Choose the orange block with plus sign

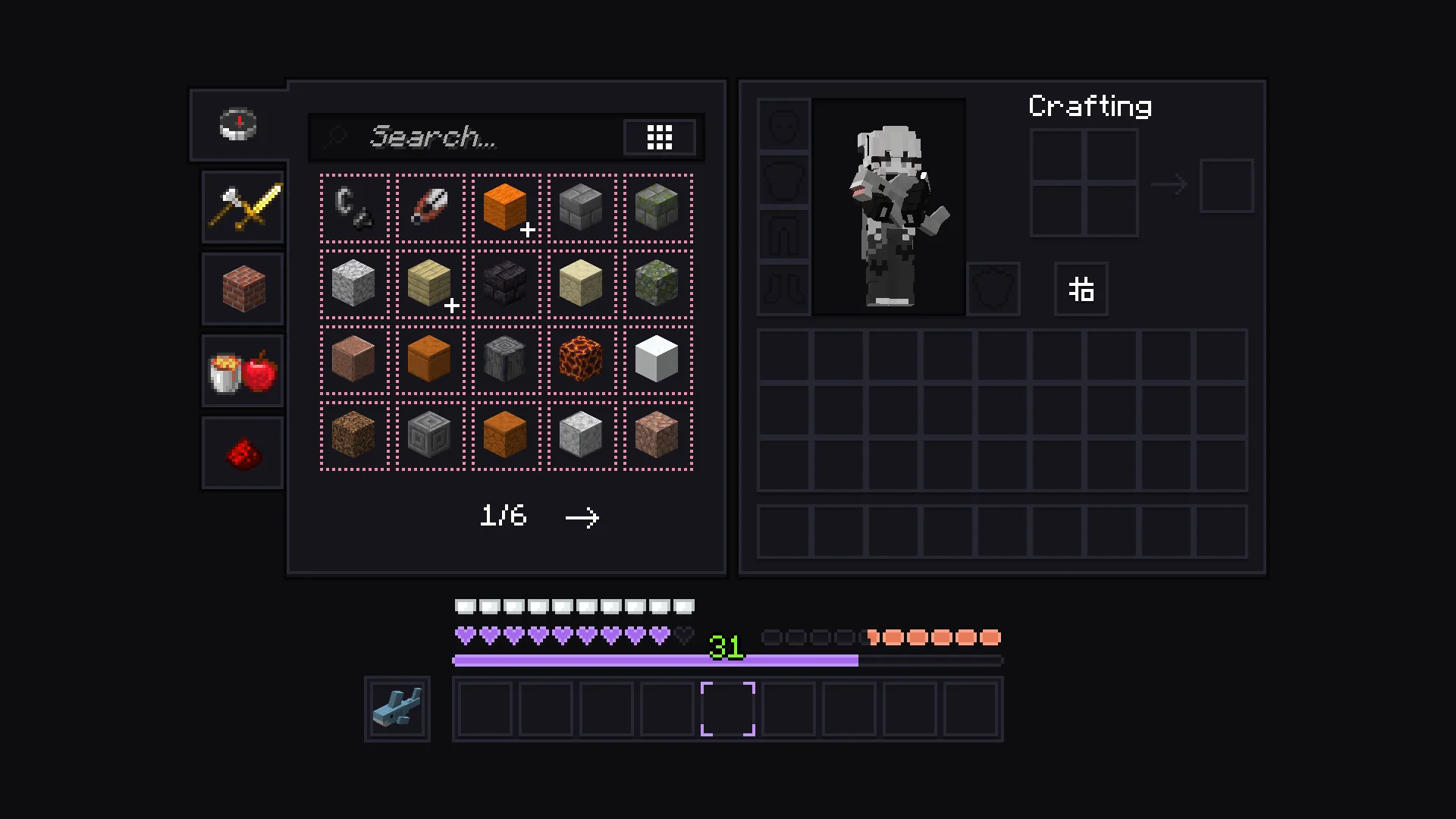(x=506, y=208)
